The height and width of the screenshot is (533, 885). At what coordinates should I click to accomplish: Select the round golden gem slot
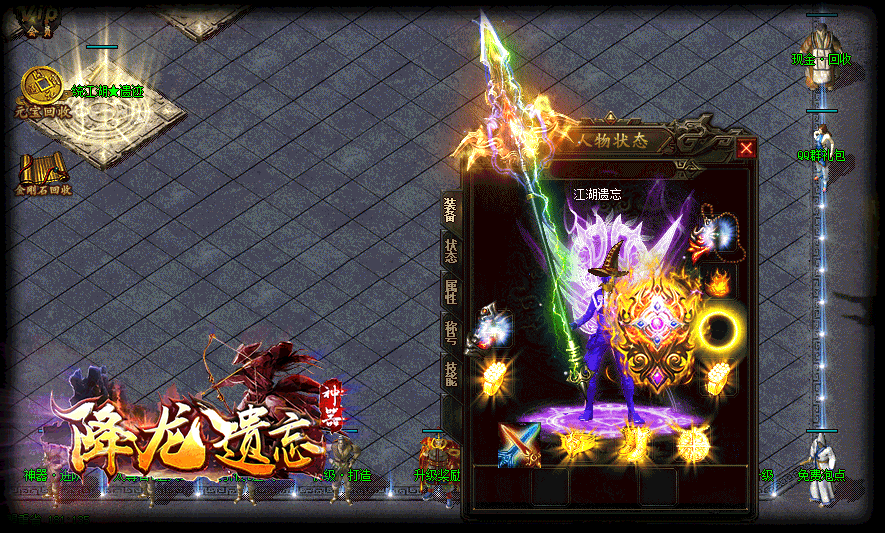pos(691,444)
